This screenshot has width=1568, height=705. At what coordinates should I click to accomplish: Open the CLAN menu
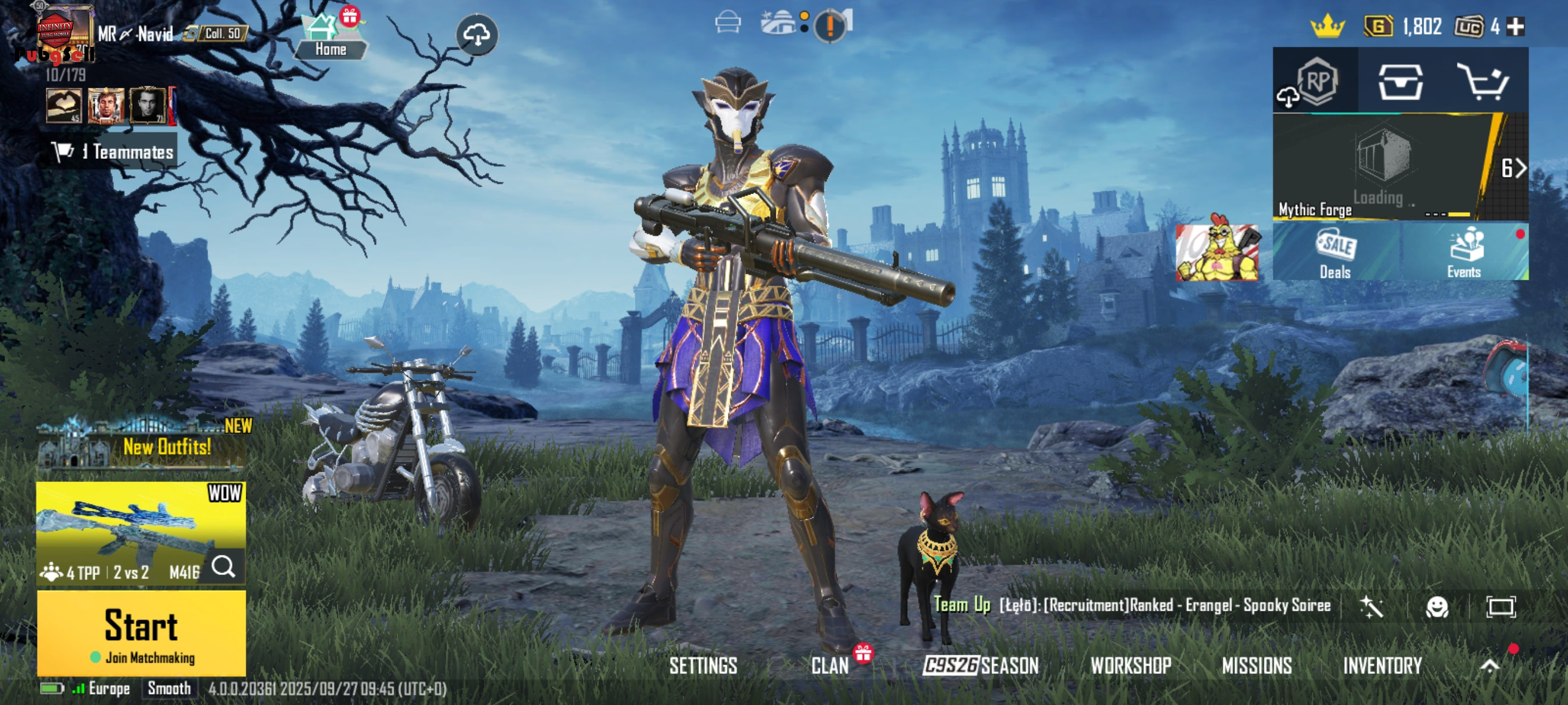pyautogui.click(x=830, y=666)
